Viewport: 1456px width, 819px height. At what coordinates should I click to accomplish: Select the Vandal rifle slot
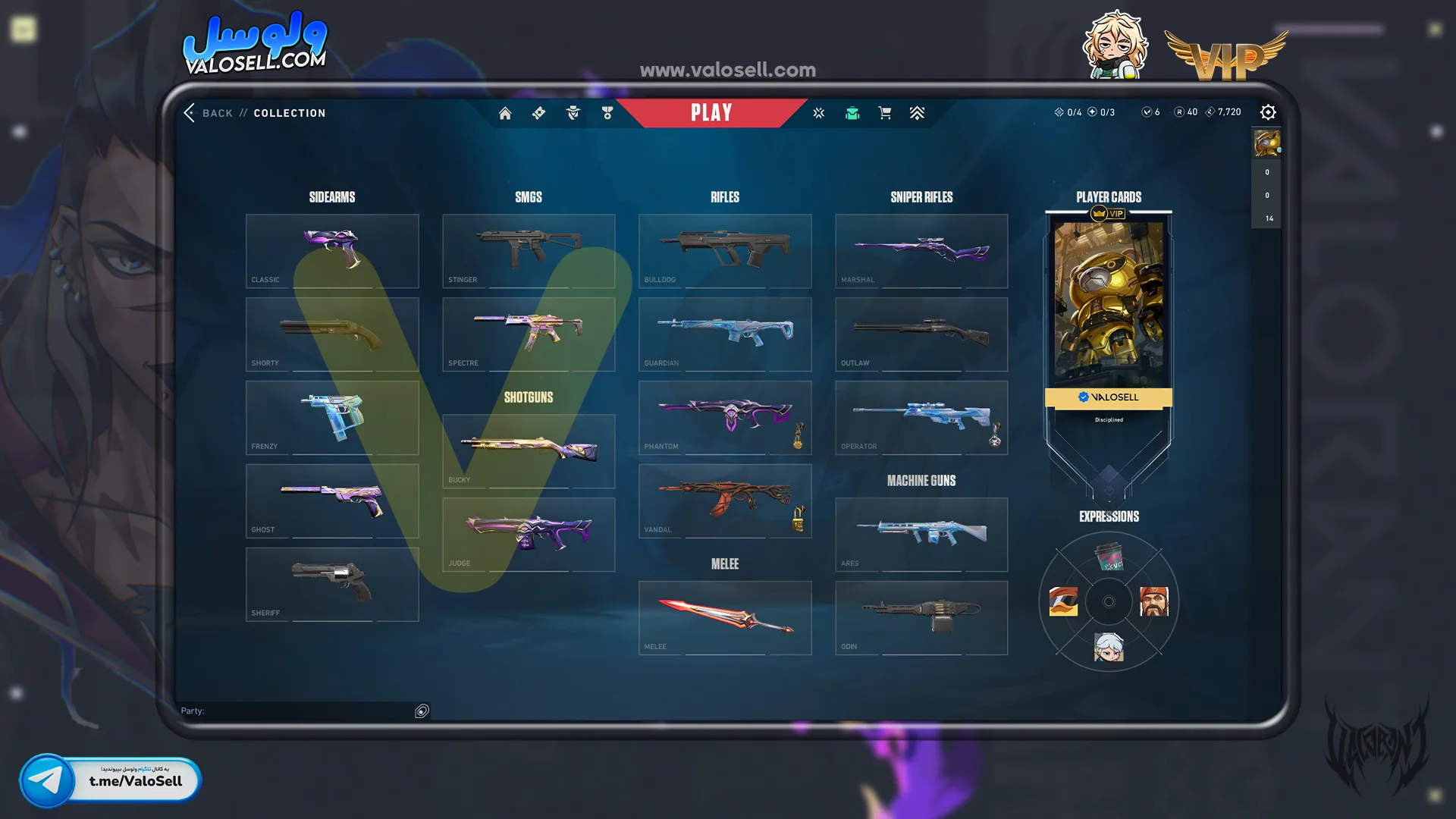tap(725, 501)
